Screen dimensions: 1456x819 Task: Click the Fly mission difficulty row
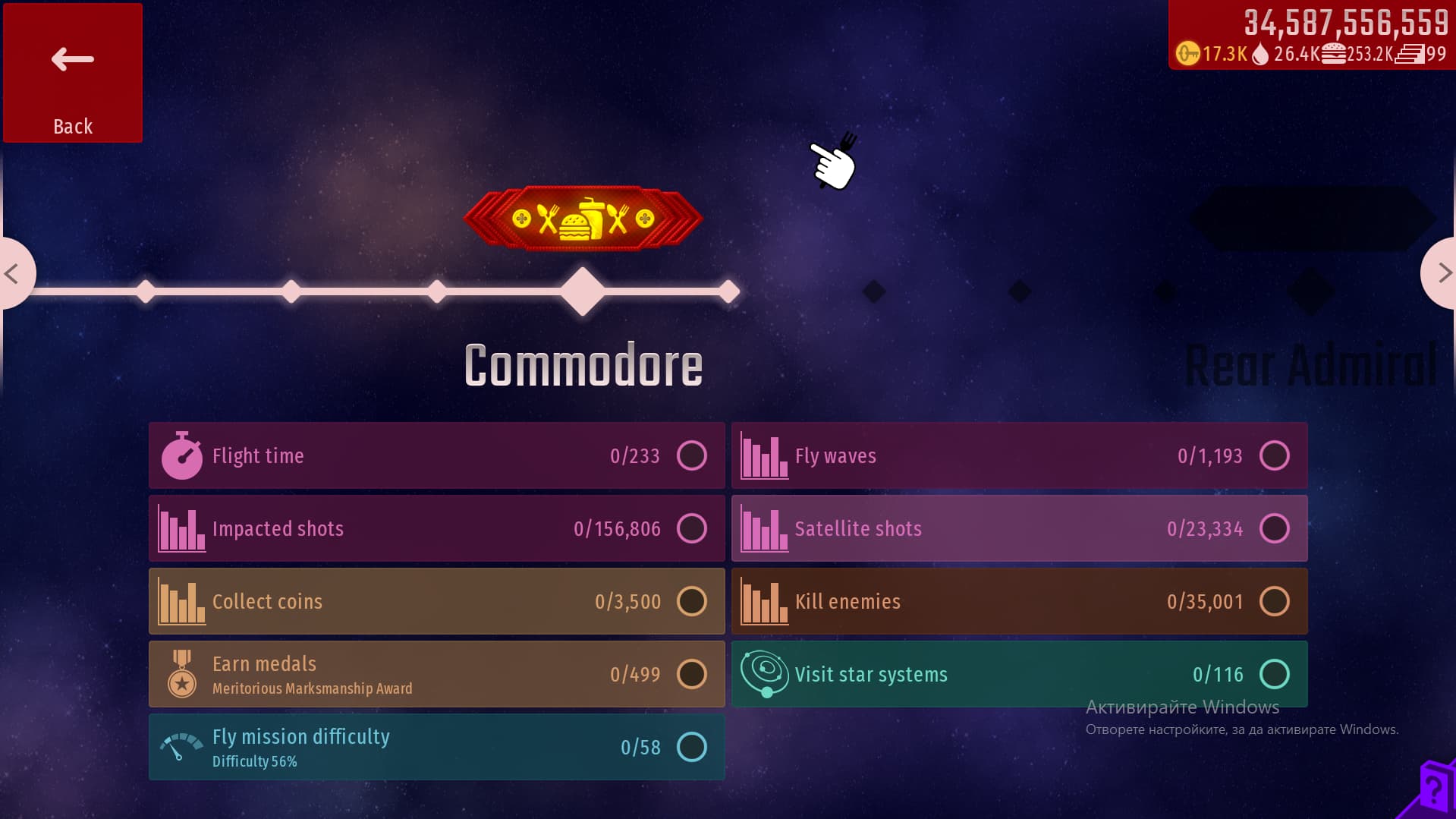436,747
